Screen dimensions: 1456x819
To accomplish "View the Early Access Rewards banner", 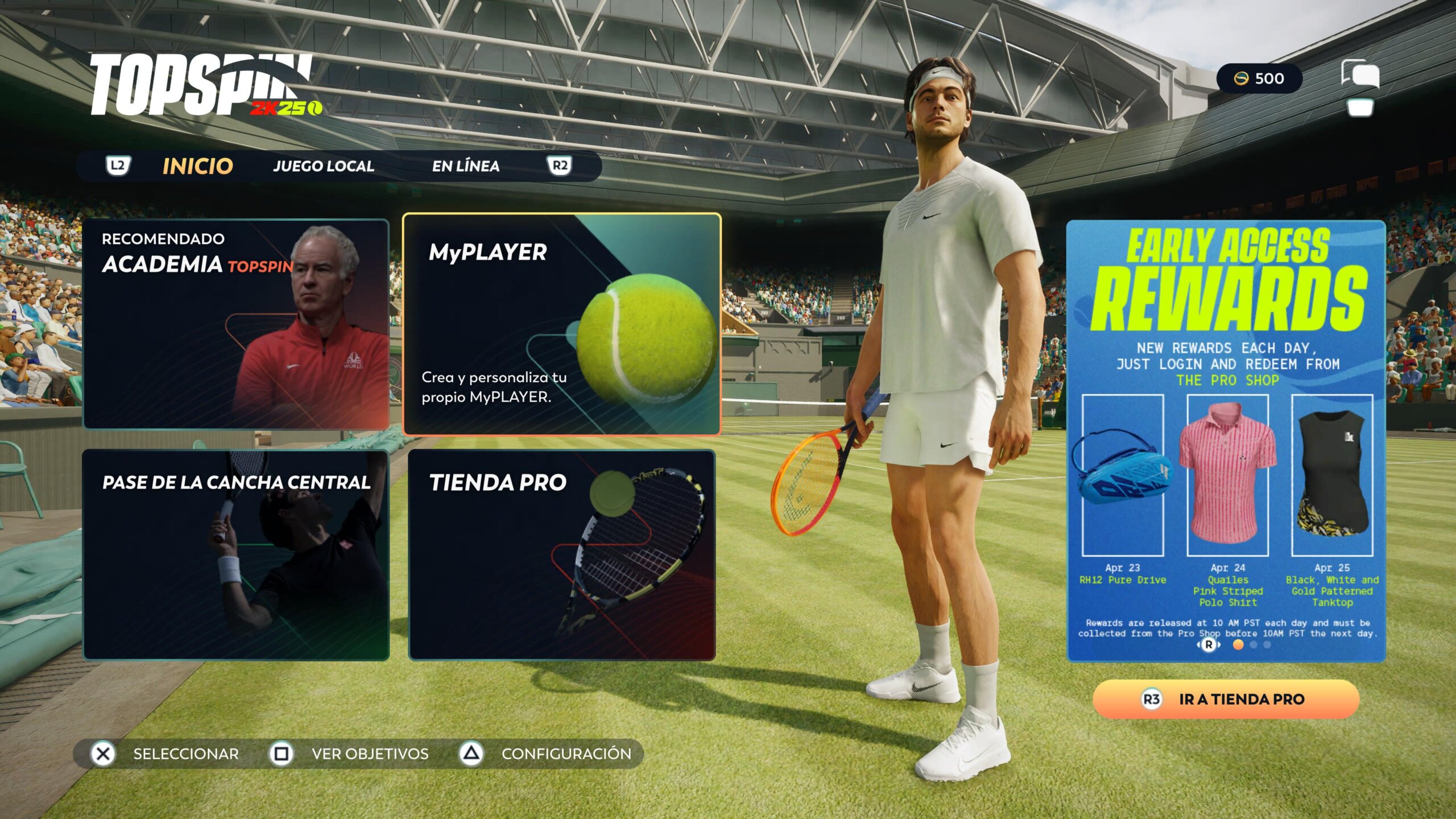I will [x=1226, y=441].
